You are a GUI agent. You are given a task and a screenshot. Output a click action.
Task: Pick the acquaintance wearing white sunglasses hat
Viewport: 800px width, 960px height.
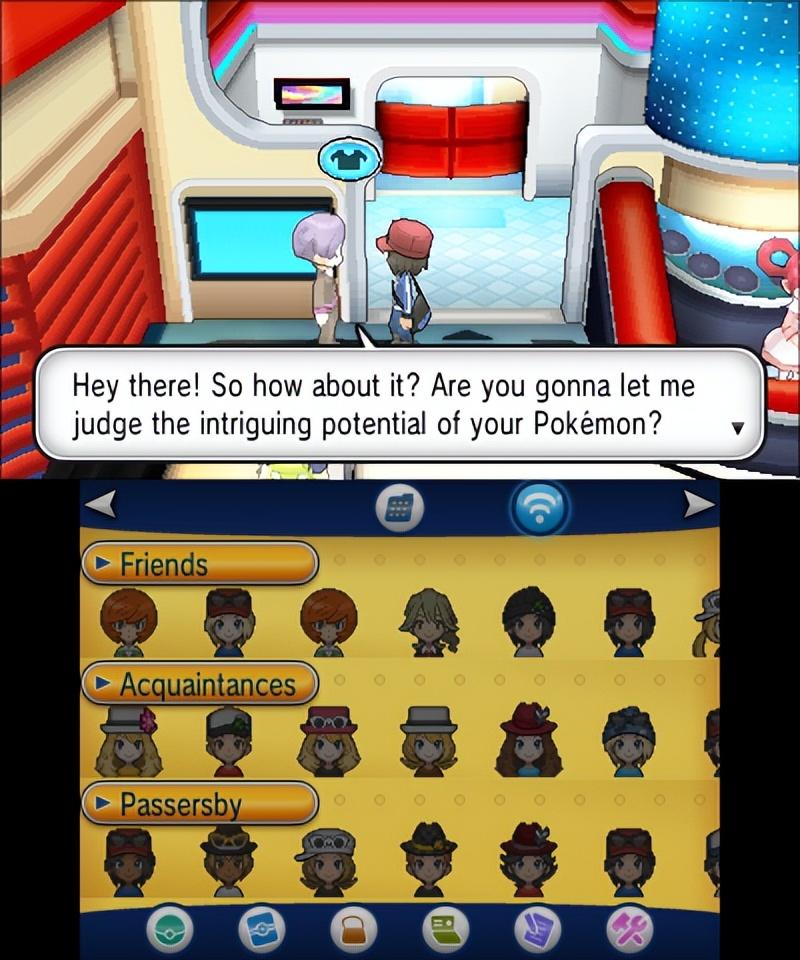(x=328, y=741)
